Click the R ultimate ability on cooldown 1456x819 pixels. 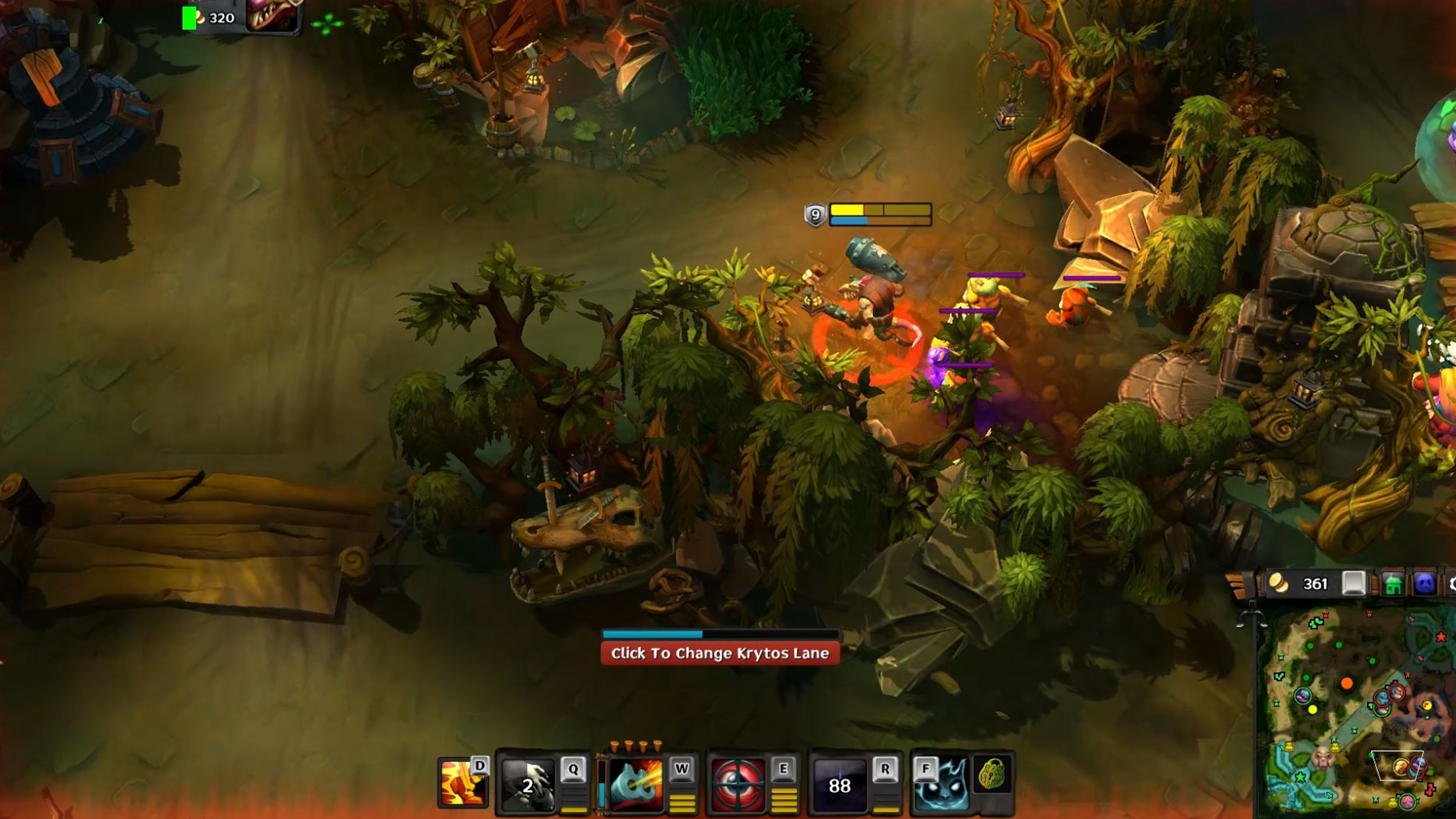click(839, 784)
